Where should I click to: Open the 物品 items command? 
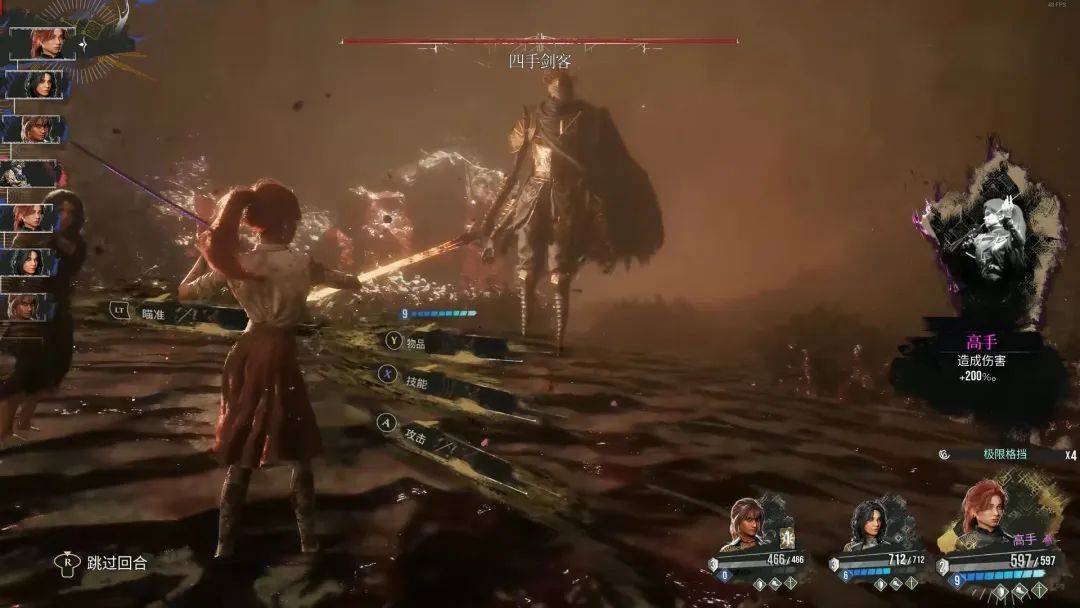414,341
